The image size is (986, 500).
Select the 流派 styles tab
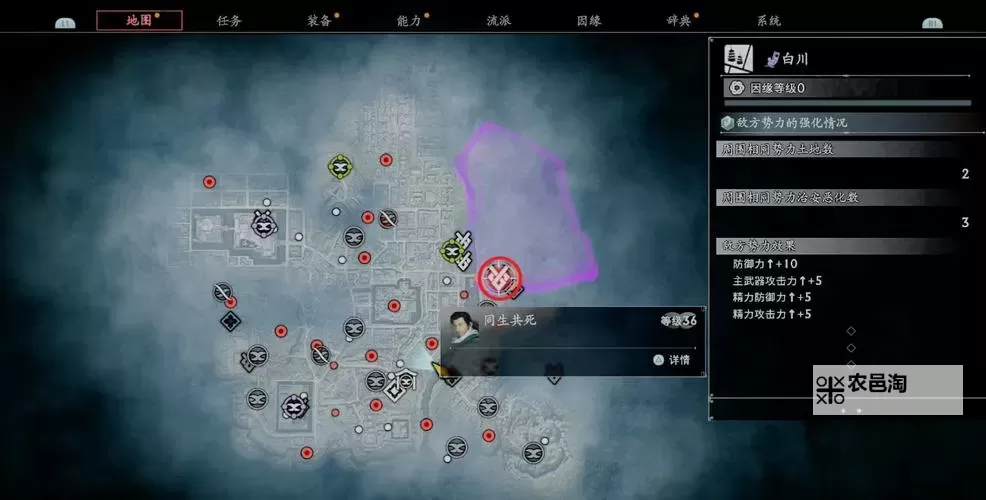499,20
